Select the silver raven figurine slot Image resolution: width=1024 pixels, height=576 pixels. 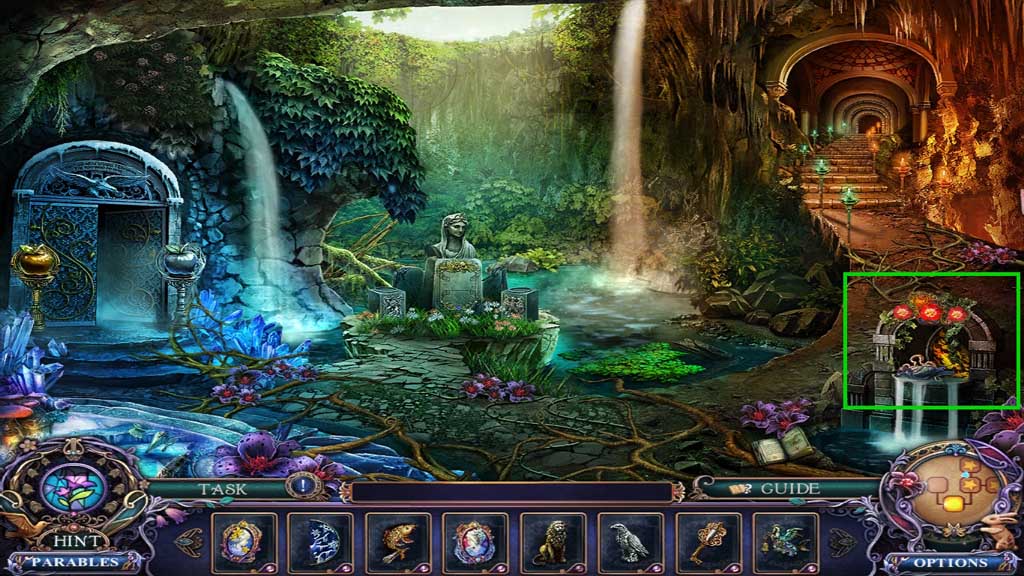point(629,543)
